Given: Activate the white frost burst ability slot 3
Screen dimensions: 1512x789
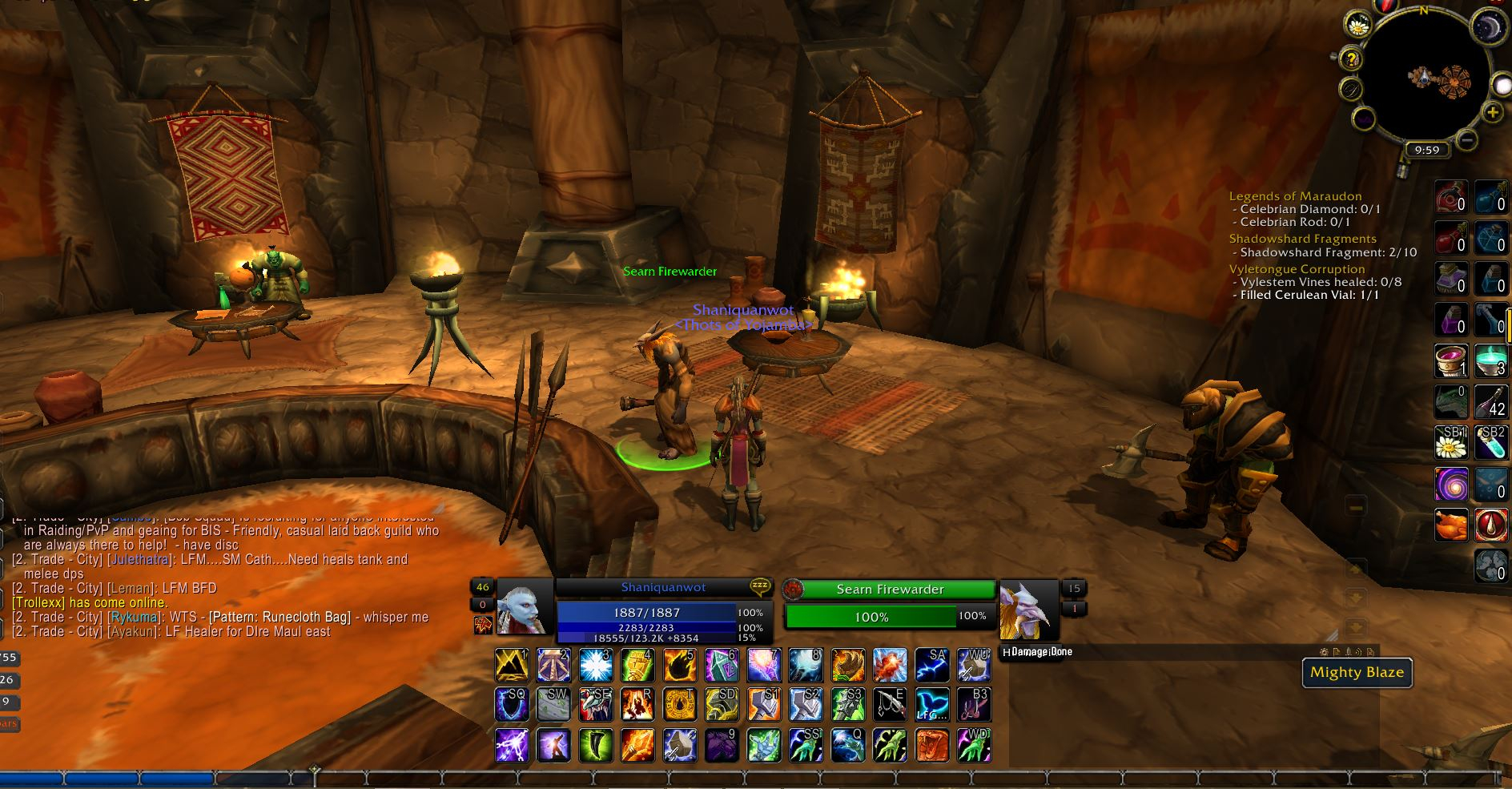Looking at the screenshot, I should click(x=596, y=666).
